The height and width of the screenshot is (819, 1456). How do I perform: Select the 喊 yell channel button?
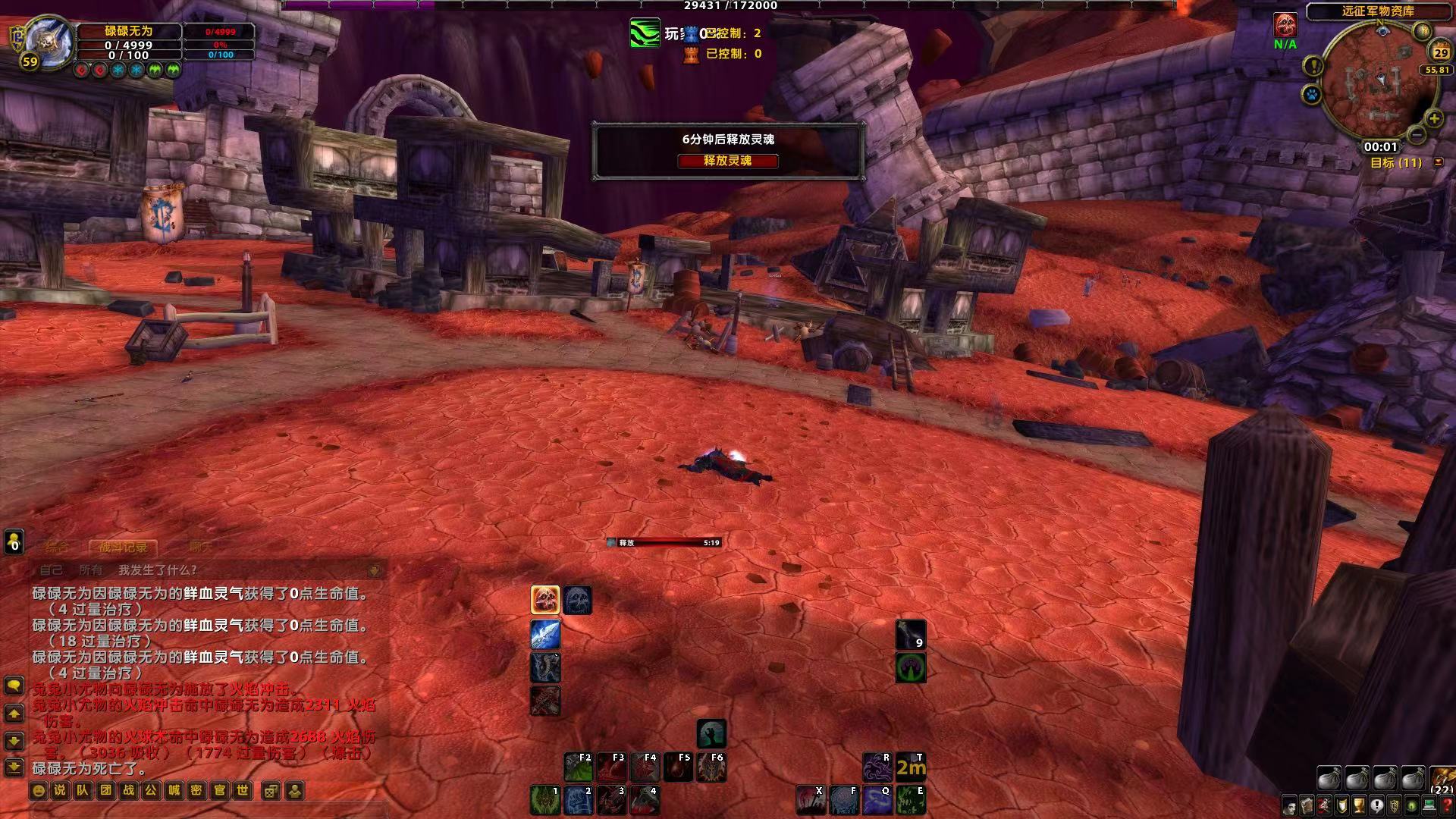pyautogui.click(x=174, y=791)
